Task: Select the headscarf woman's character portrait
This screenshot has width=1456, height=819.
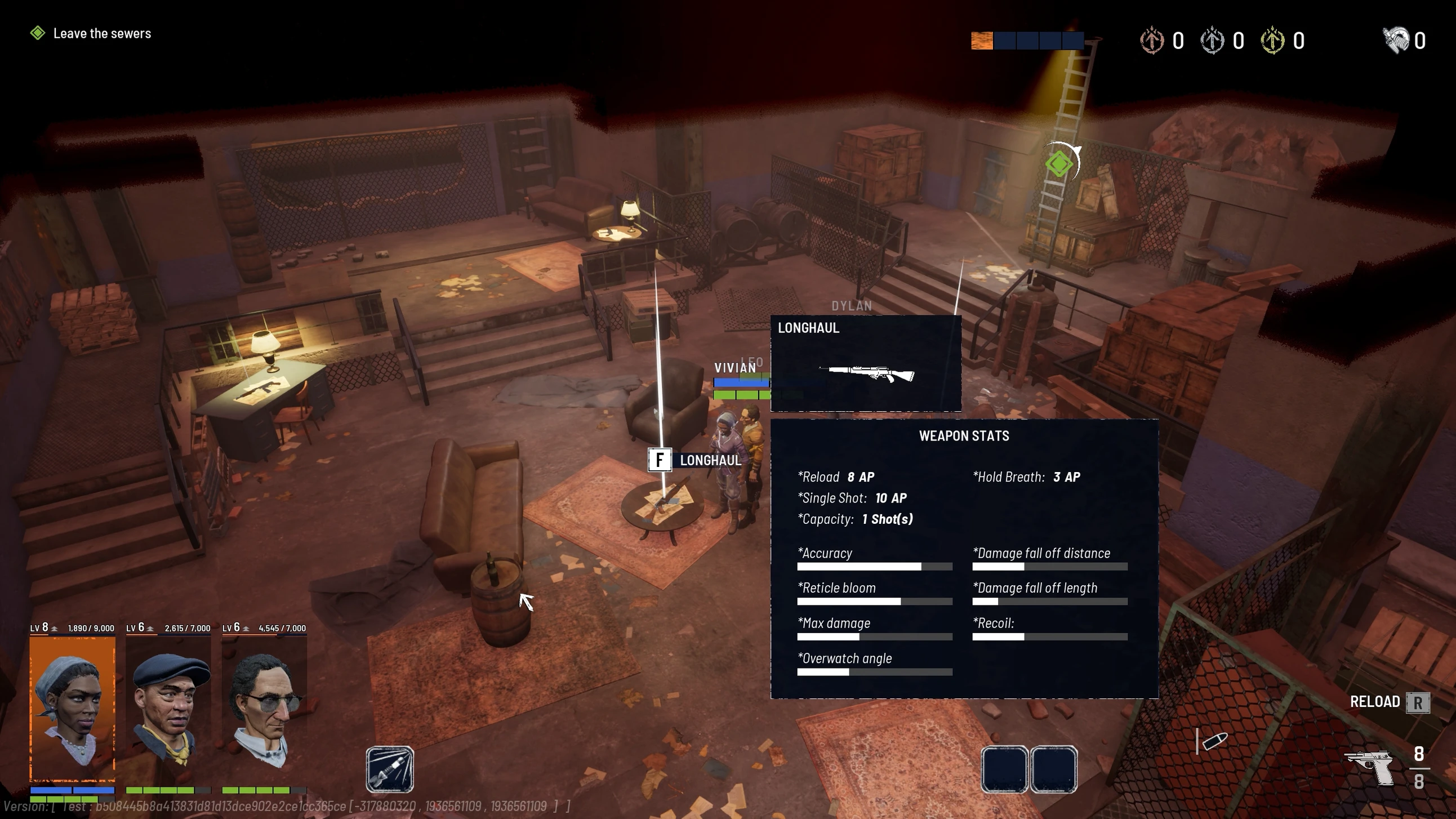Action: coord(72,707)
